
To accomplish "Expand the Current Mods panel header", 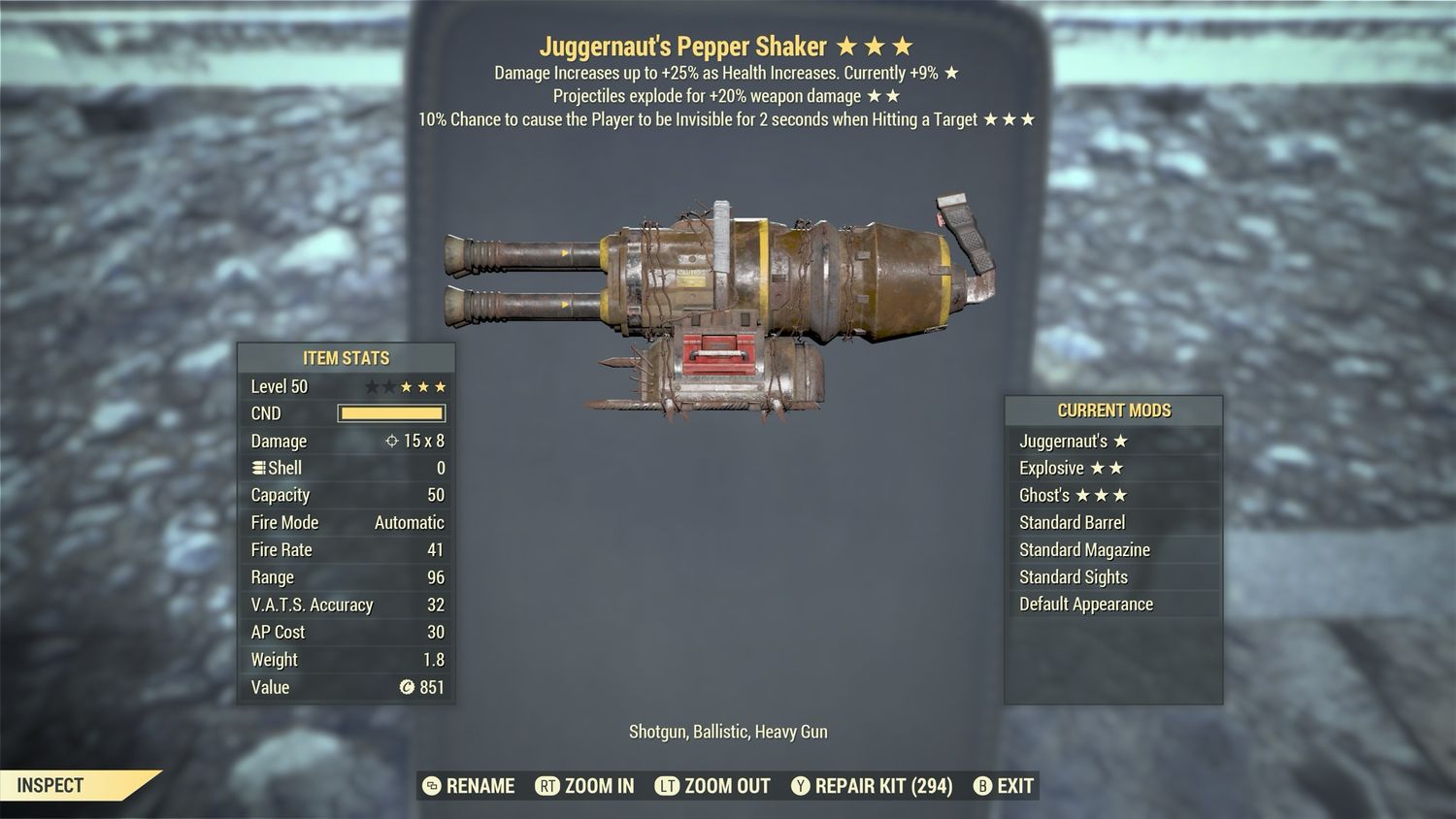I will [1112, 409].
